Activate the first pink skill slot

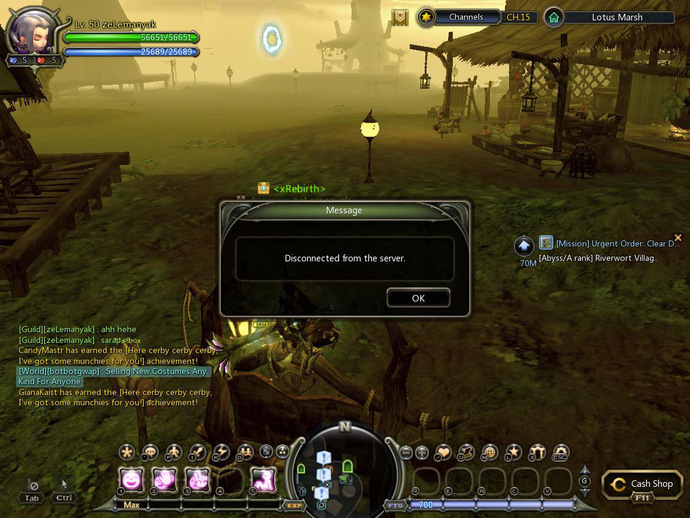coord(131,480)
